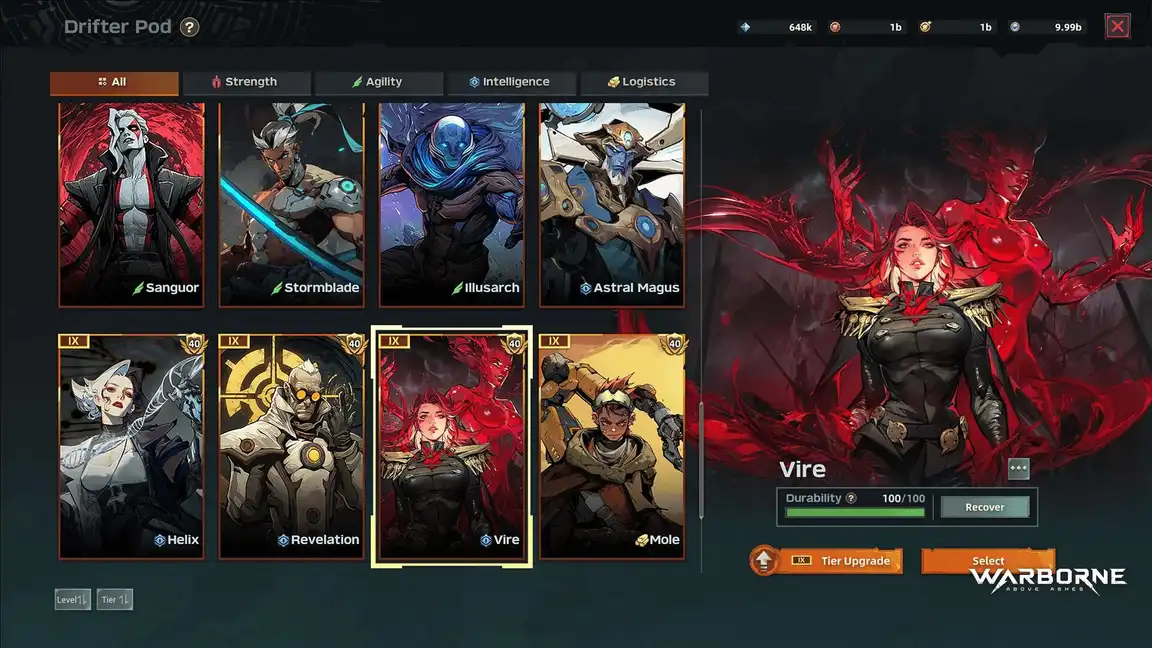Click the Astral Magus card

point(612,205)
